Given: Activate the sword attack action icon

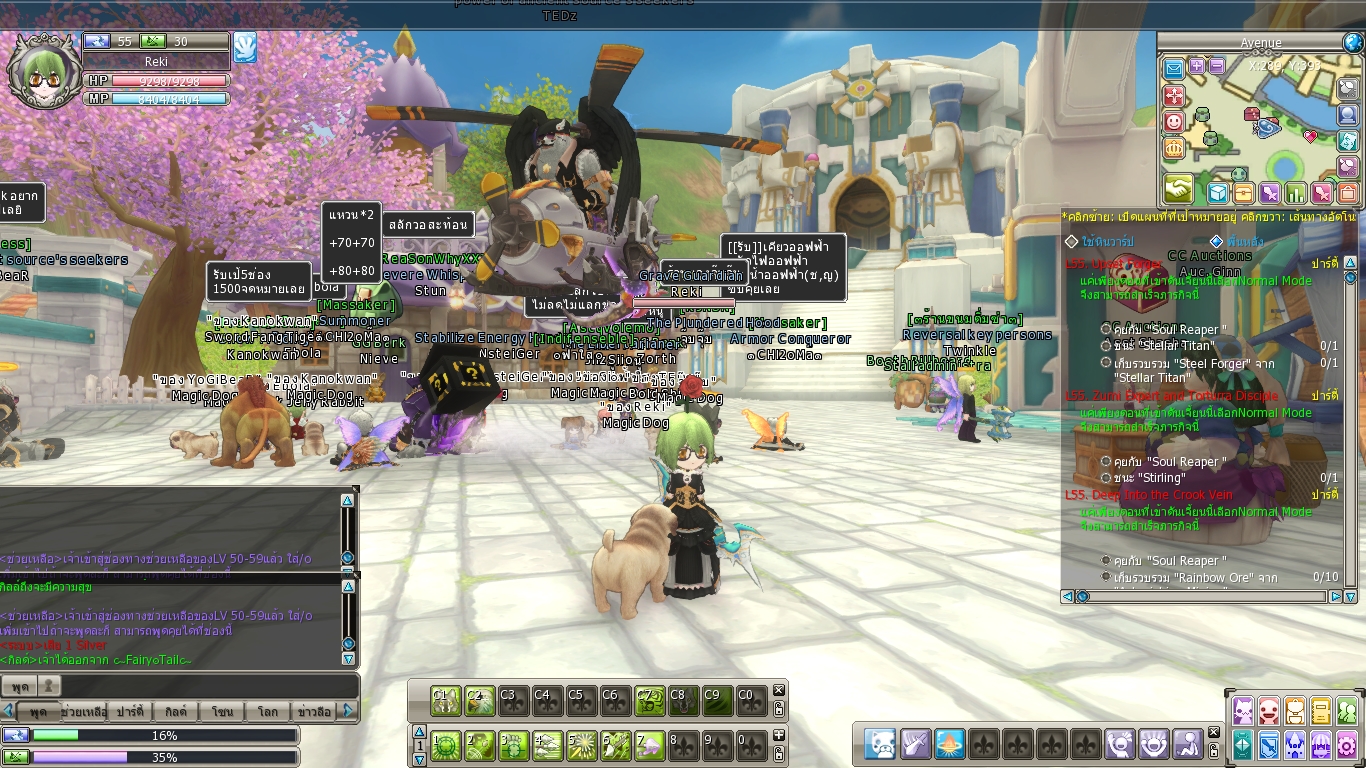Looking at the screenshot, I should coord(915,744).
